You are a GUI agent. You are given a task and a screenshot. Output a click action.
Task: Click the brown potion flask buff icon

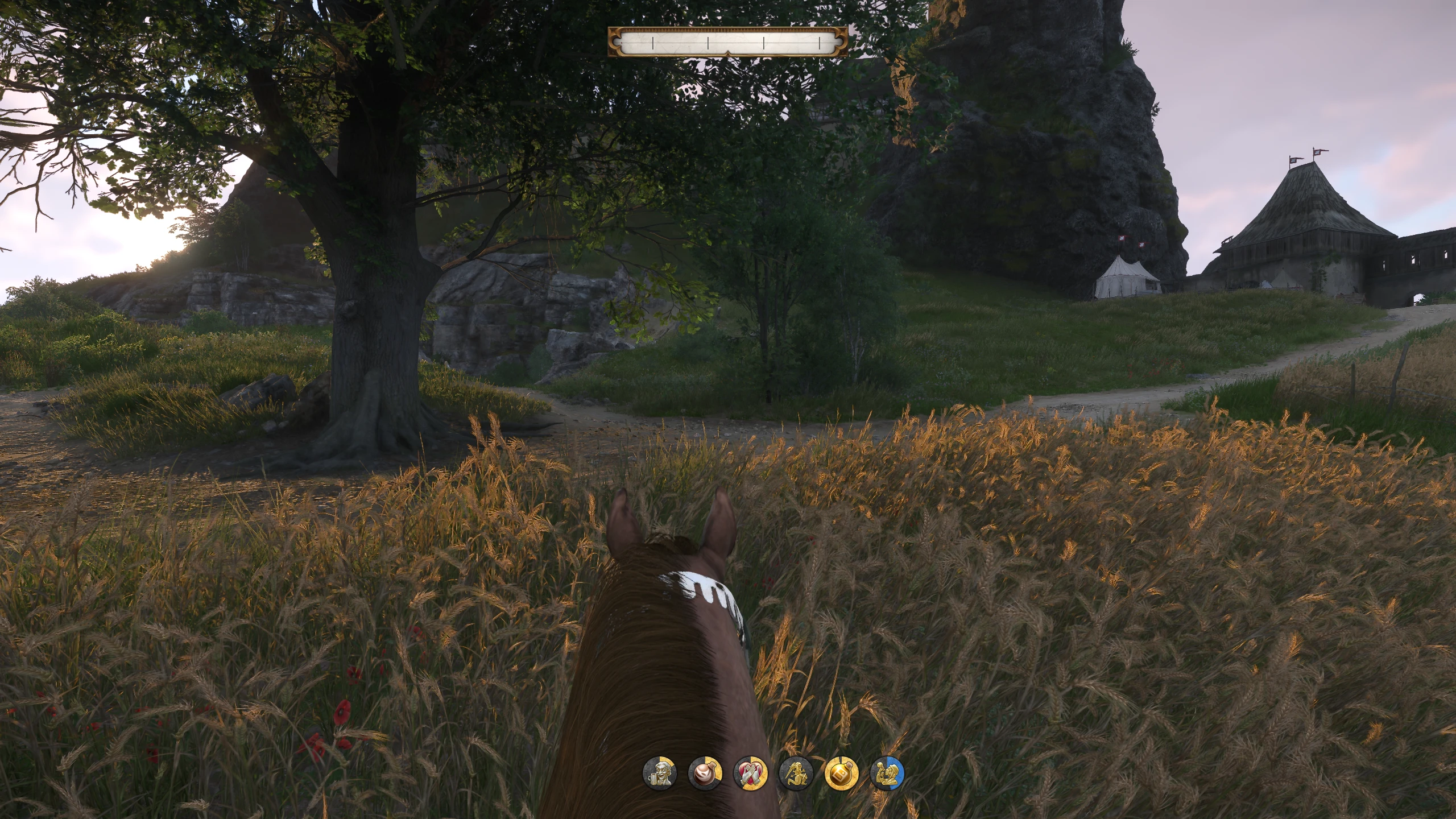coord(705,773)
